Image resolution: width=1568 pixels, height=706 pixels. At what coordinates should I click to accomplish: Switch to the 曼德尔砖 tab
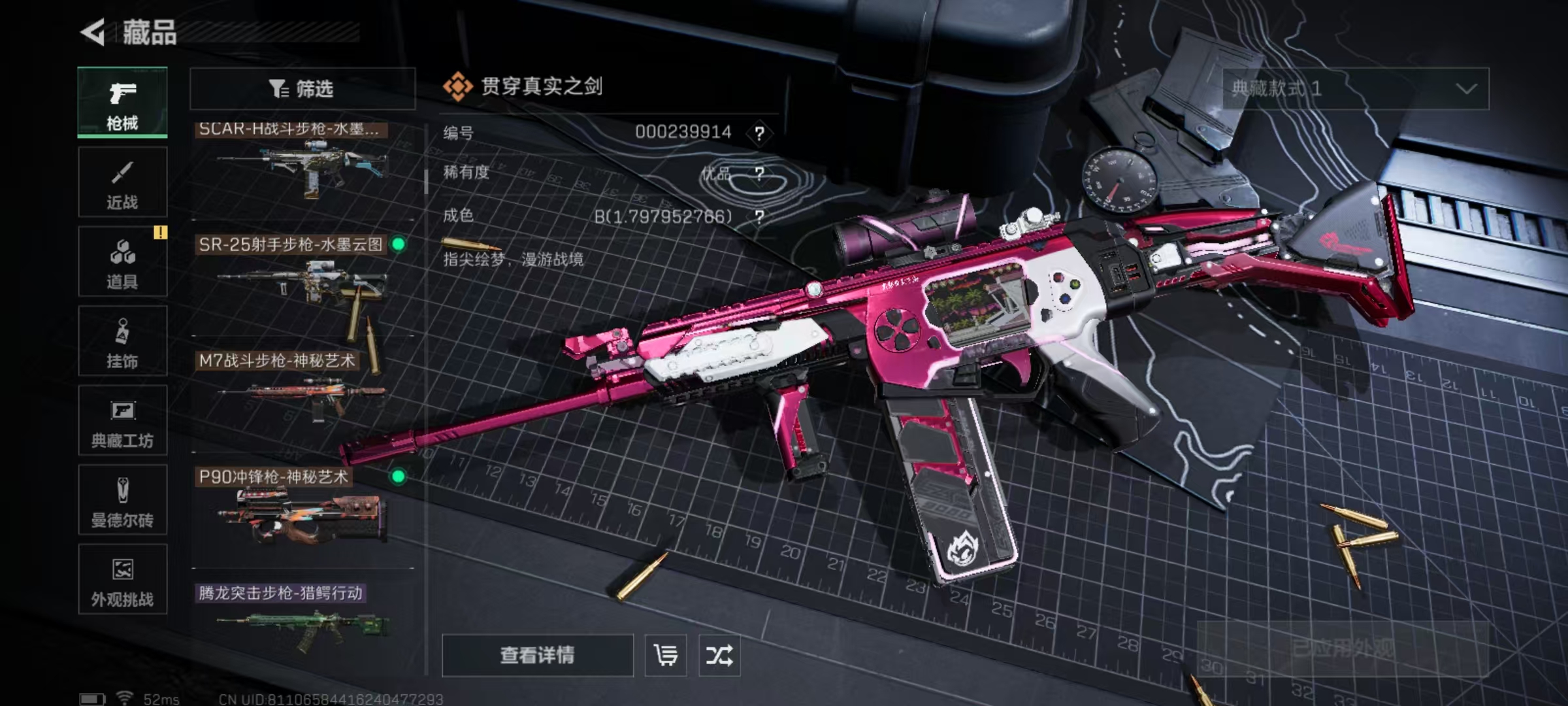[x=122, y=501]
